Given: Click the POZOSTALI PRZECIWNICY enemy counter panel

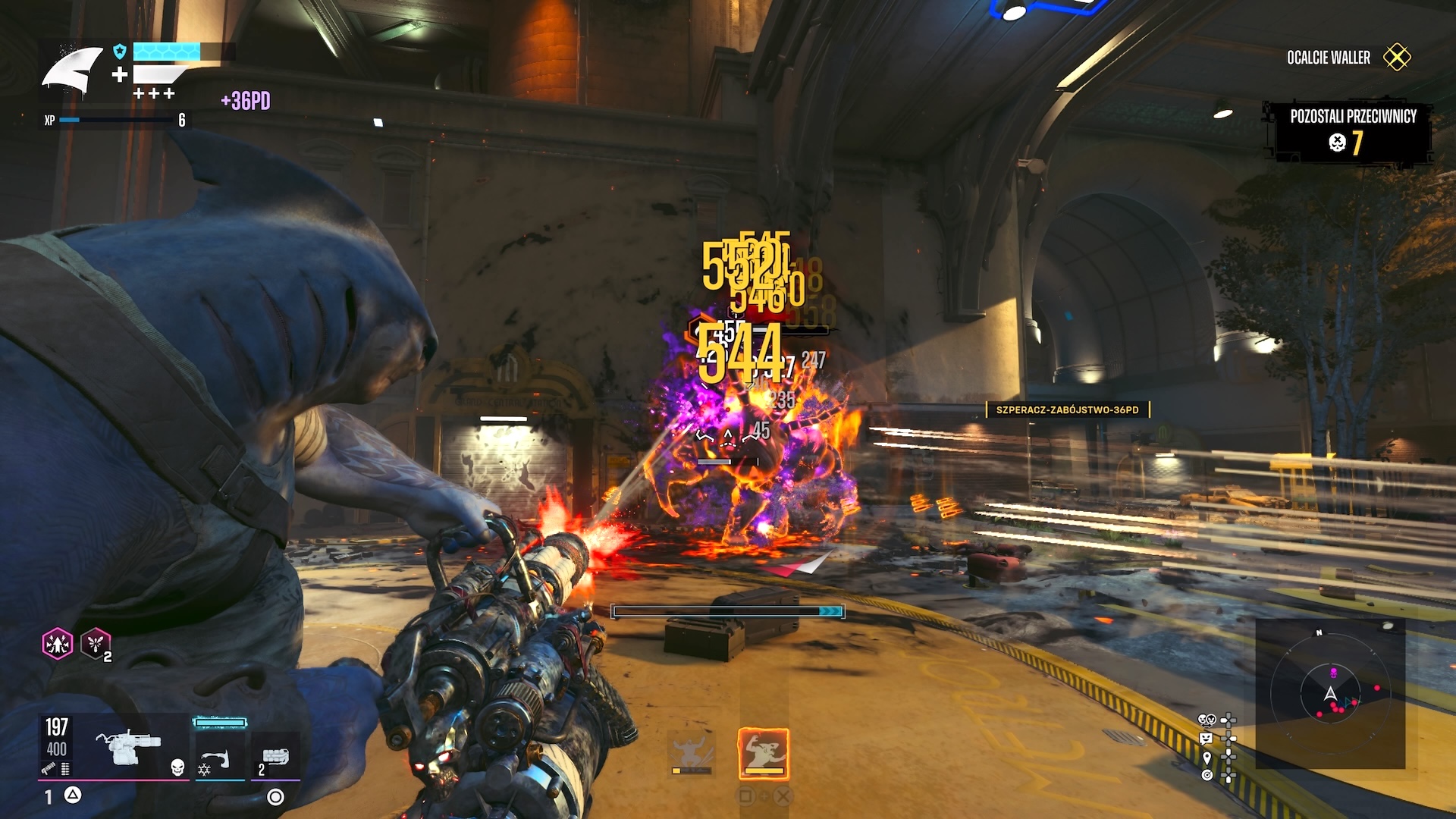Looking at the screenshot, I should [x=1348, y=130].
